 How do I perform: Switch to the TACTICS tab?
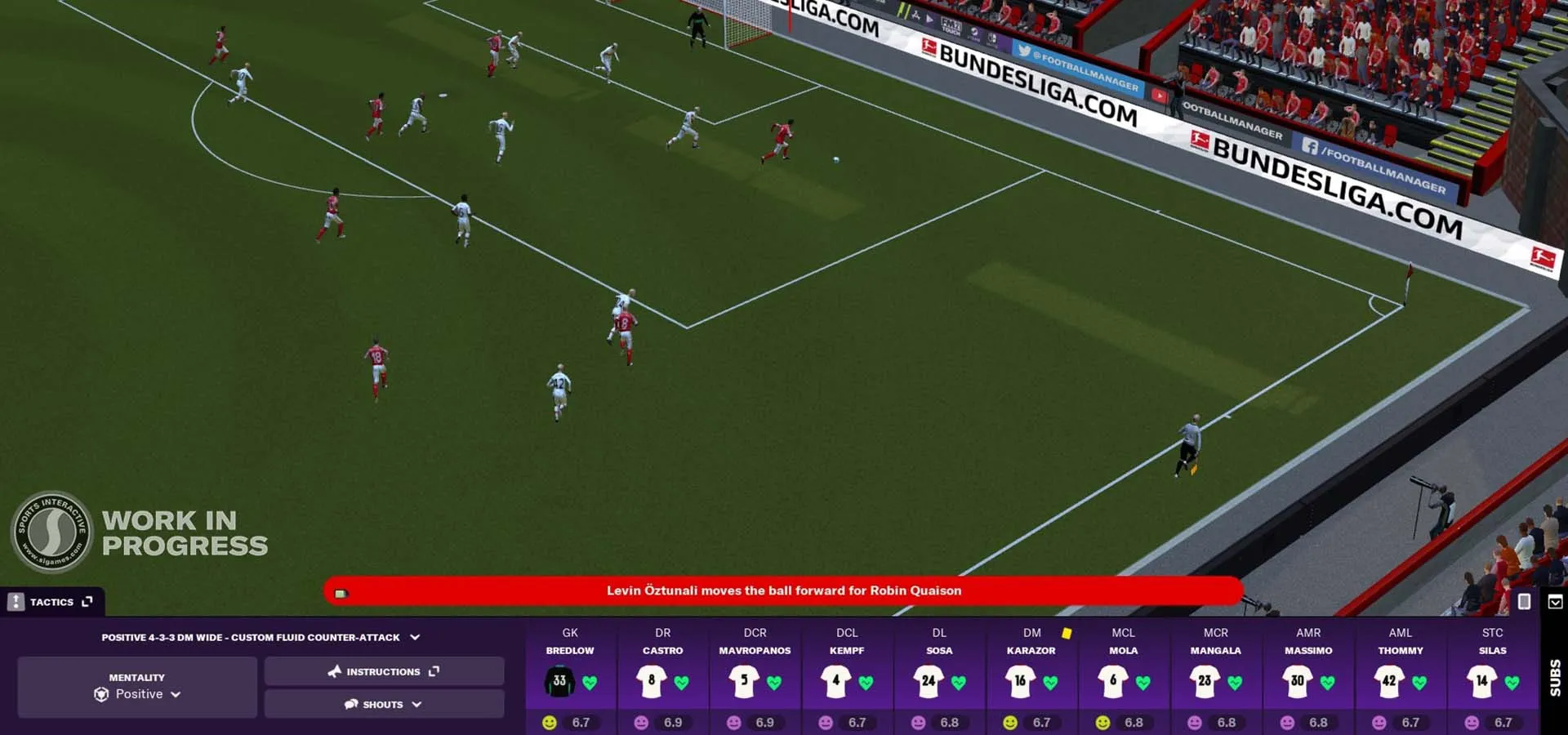(53, 602)
